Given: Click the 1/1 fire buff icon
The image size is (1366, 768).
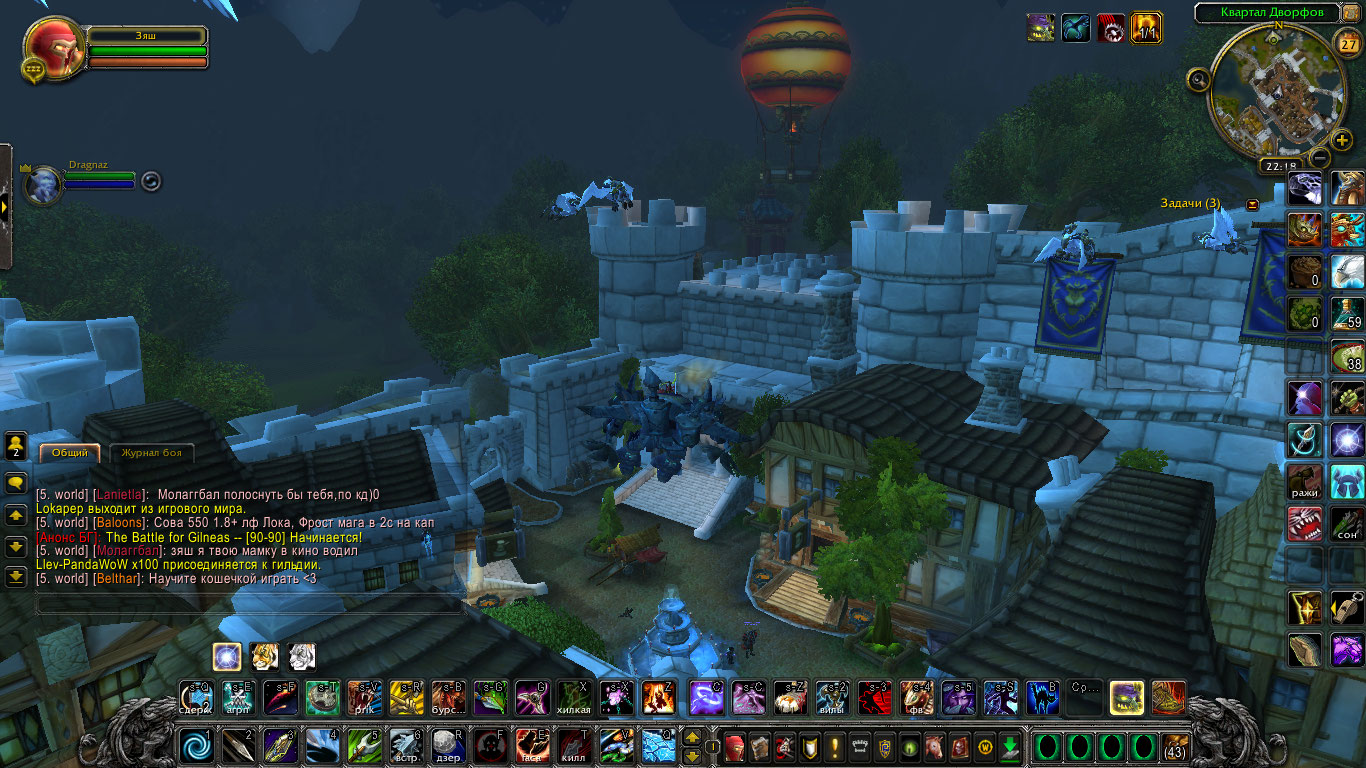Looking at the screenshot, I should pos(1145,27).
